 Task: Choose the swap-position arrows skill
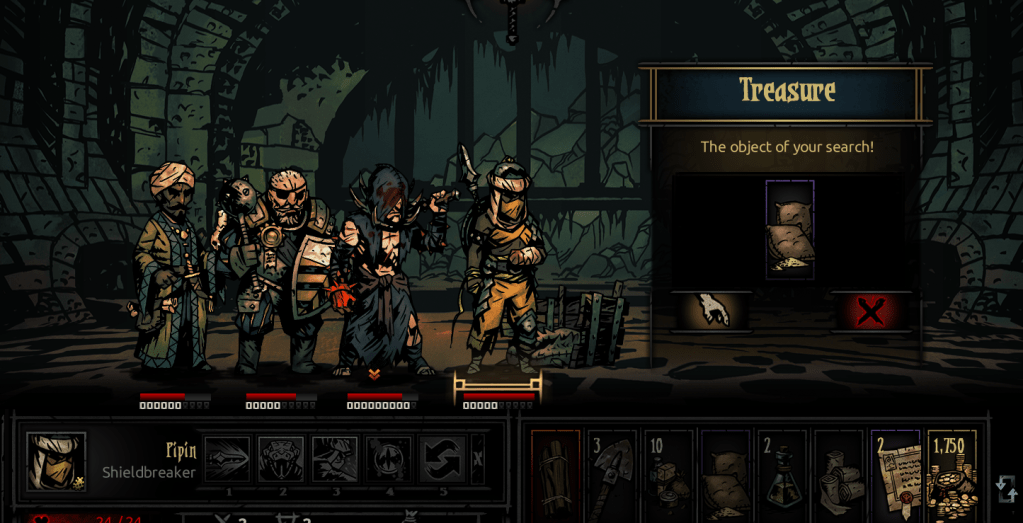(442, 459)
